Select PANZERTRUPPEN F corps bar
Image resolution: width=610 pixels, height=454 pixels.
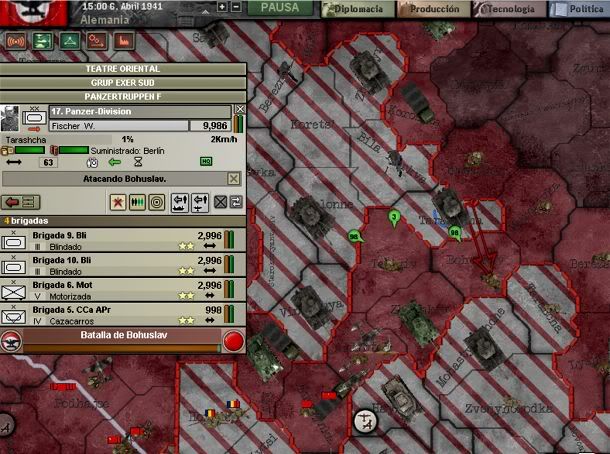(123, 94)
